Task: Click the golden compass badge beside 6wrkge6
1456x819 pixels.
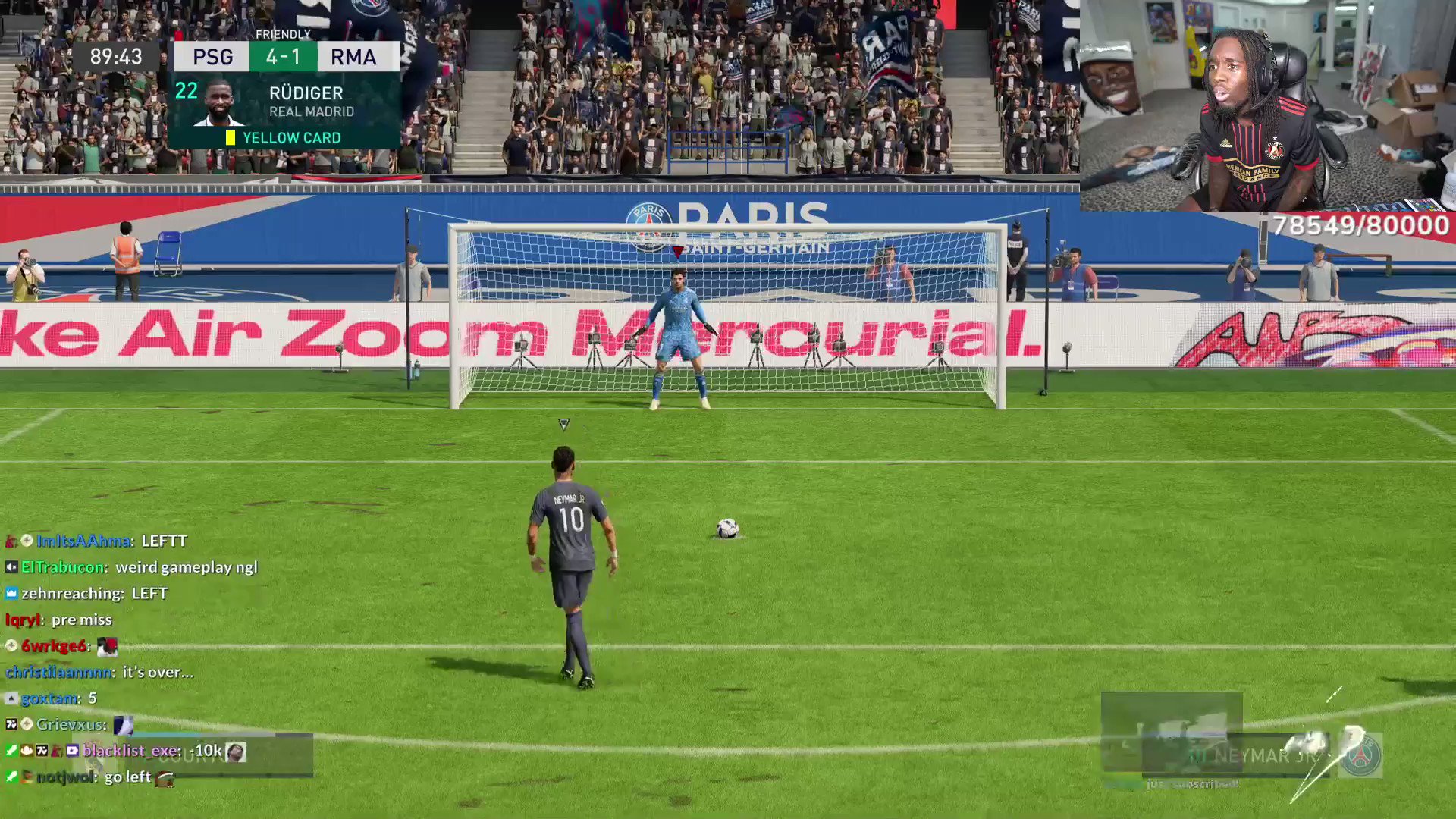Action: coord(11,645)
